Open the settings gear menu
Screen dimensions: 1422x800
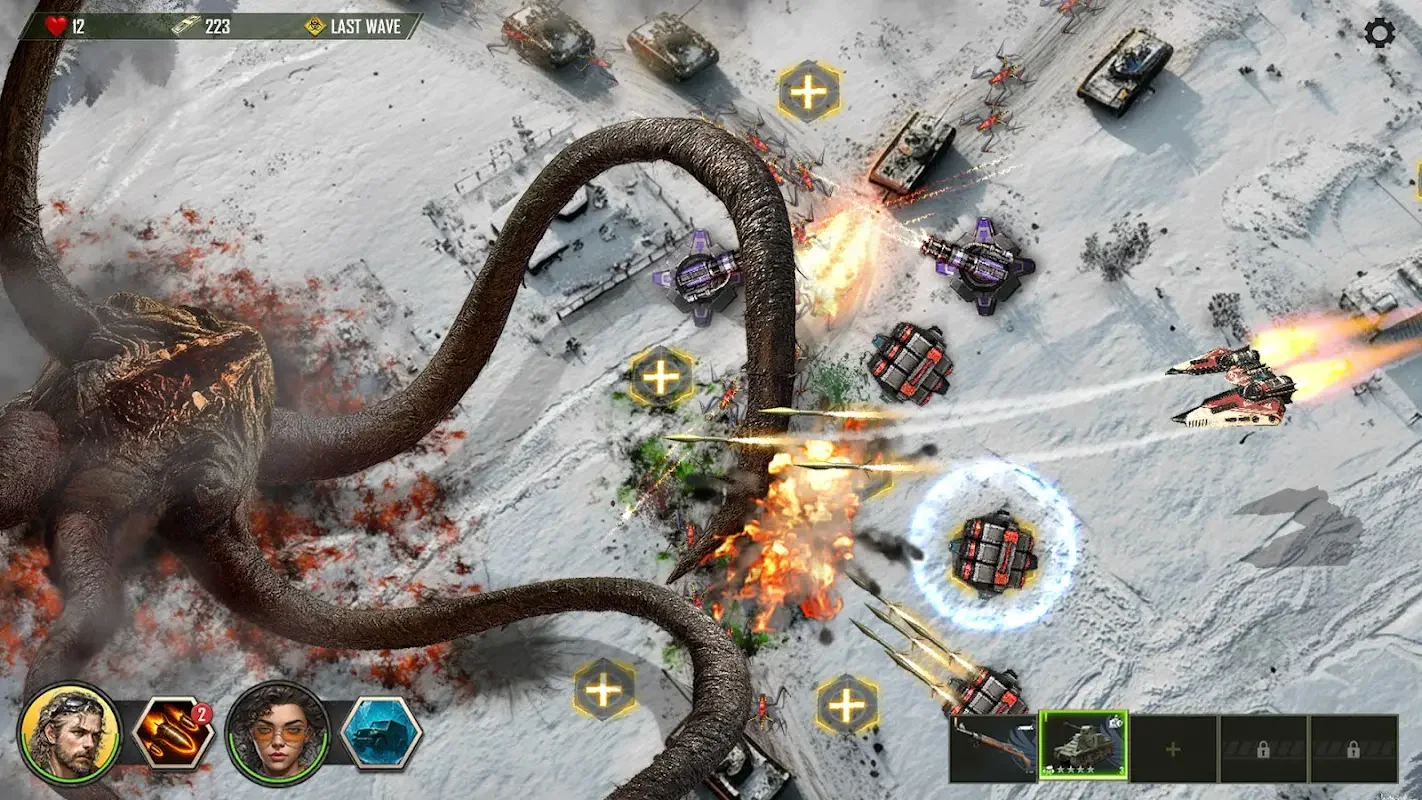pos(1380,34)
